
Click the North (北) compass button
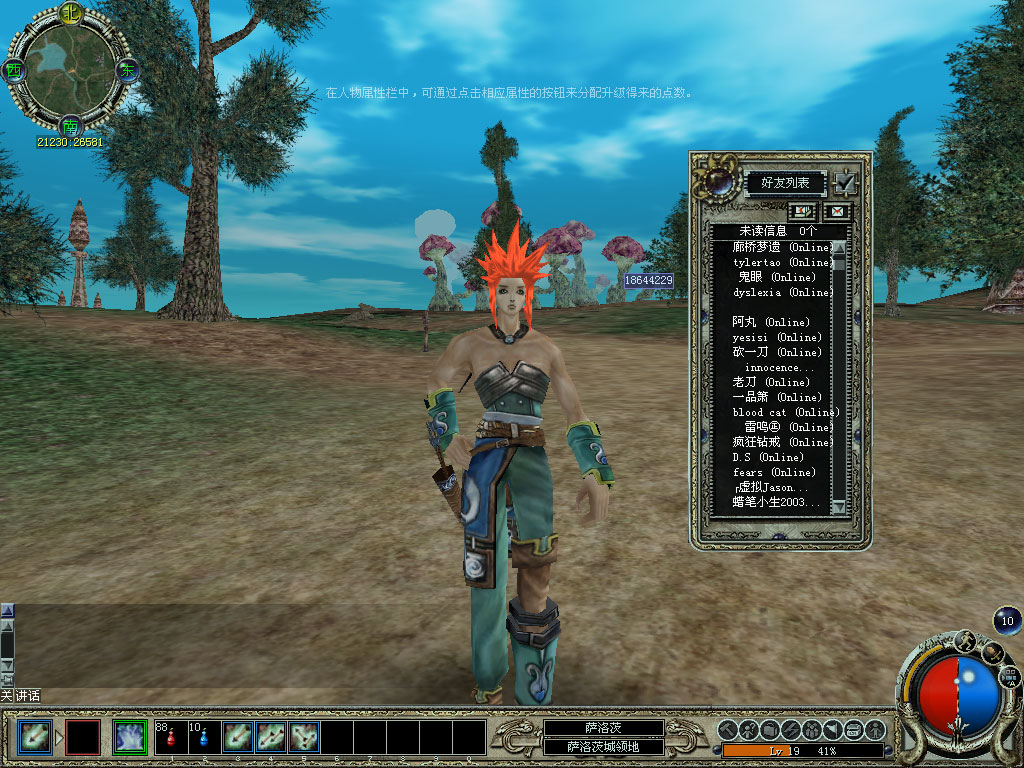[70, 13]
